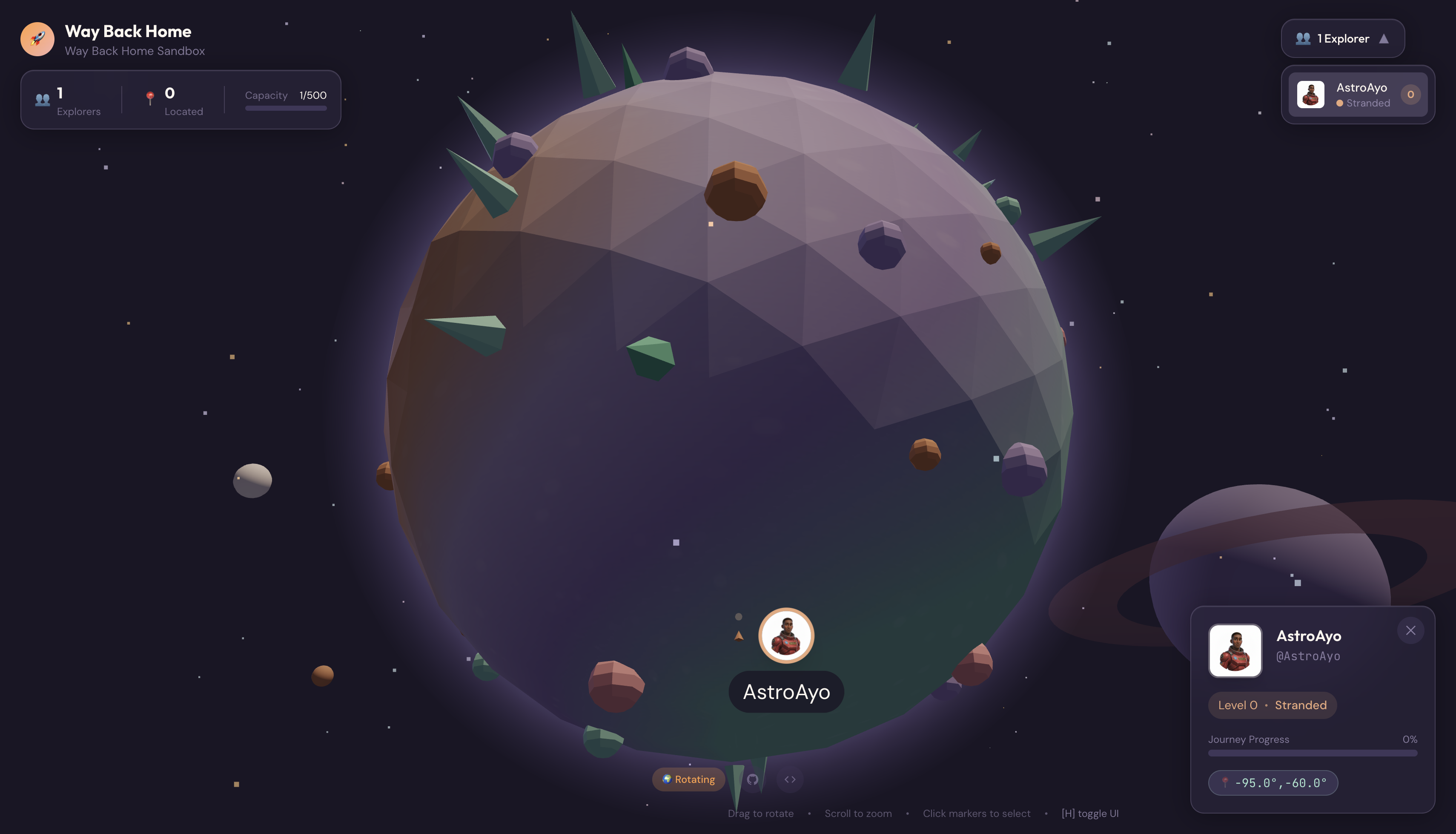Toggle the Rotating control to pause planet rotation

point(688,779)
